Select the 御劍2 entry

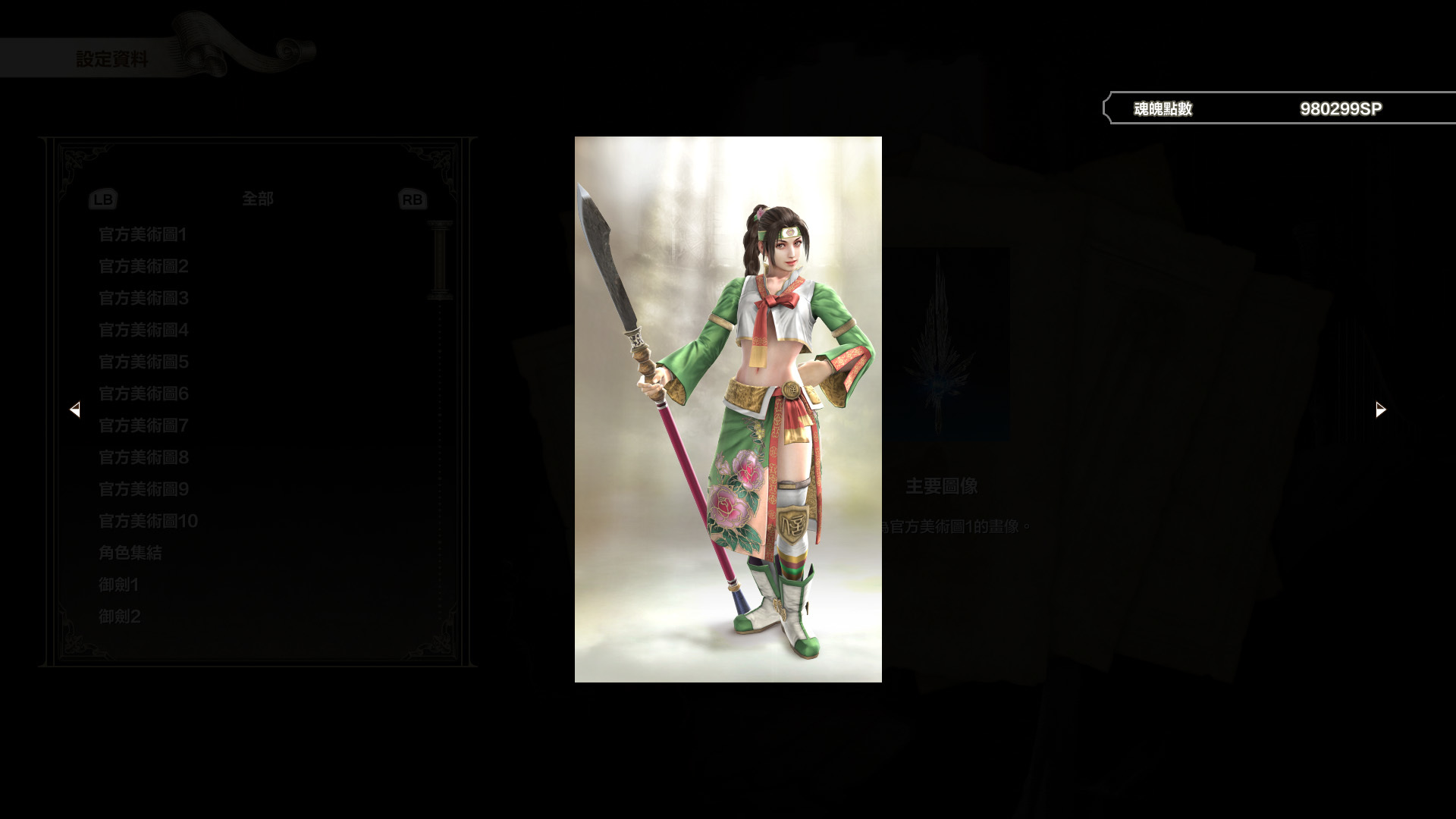[118, 616]
